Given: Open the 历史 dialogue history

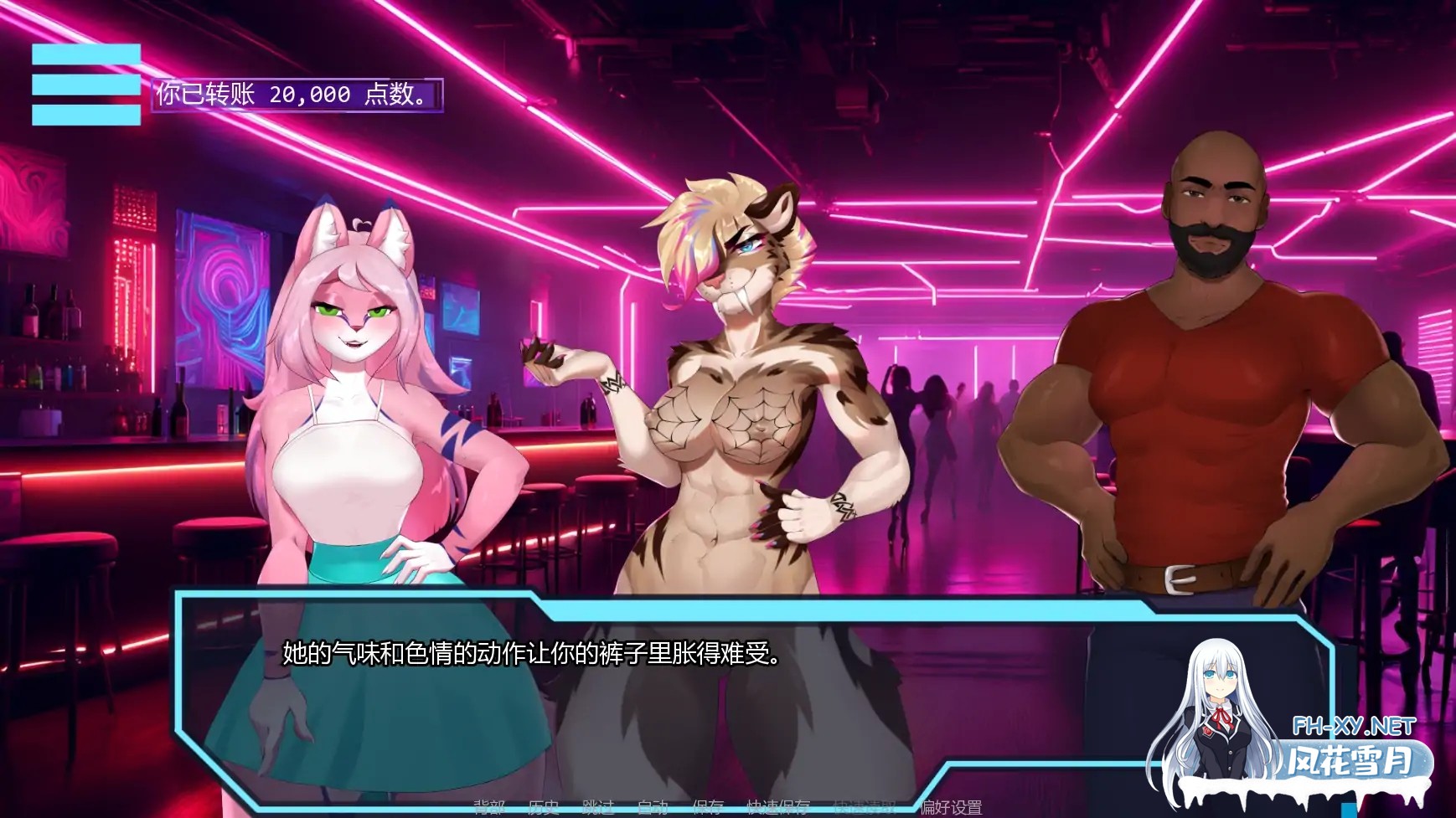Looking at the screenshot, I should point(543,806).
